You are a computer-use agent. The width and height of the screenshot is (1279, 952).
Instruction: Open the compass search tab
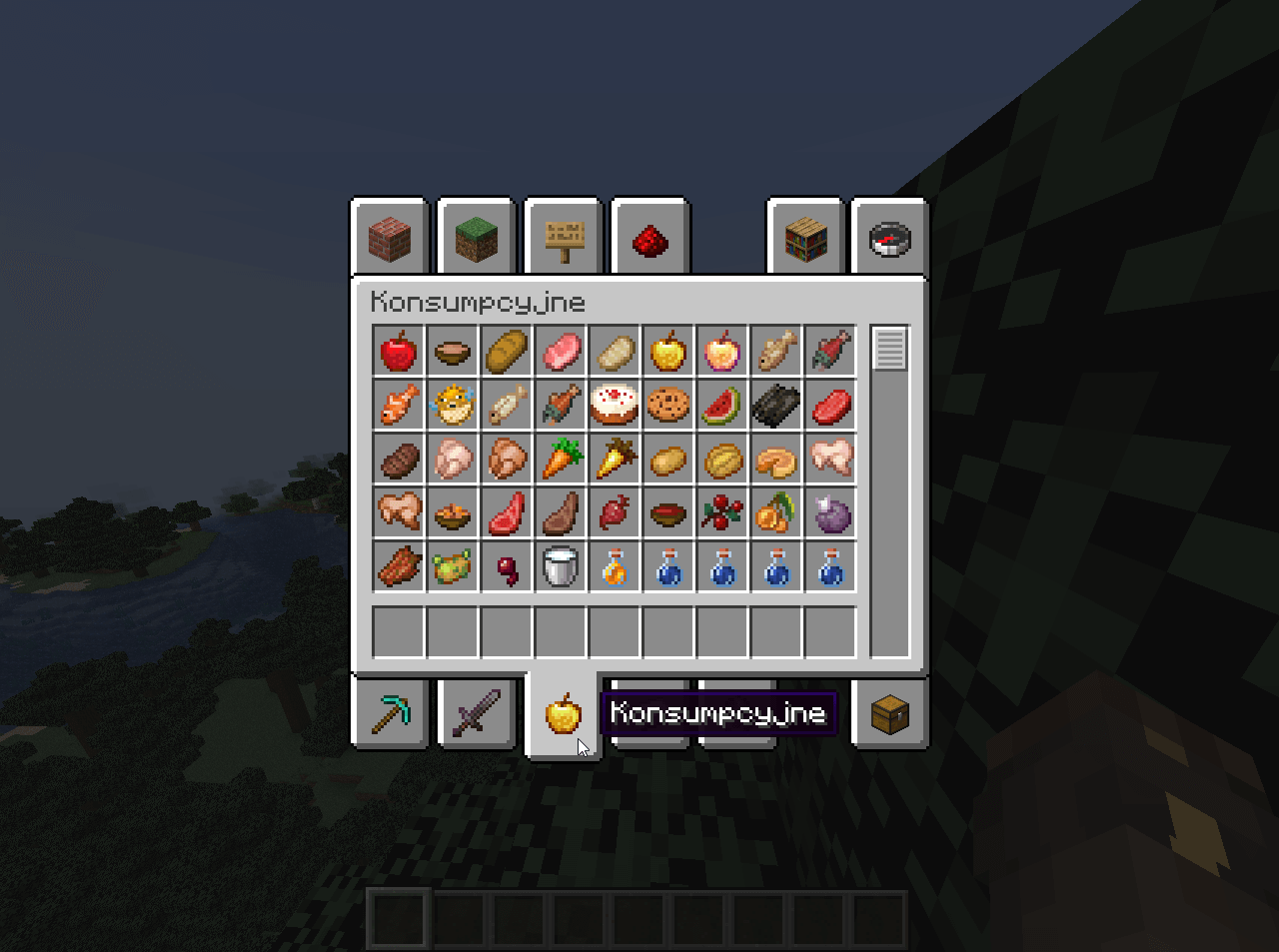click(890, 238)
